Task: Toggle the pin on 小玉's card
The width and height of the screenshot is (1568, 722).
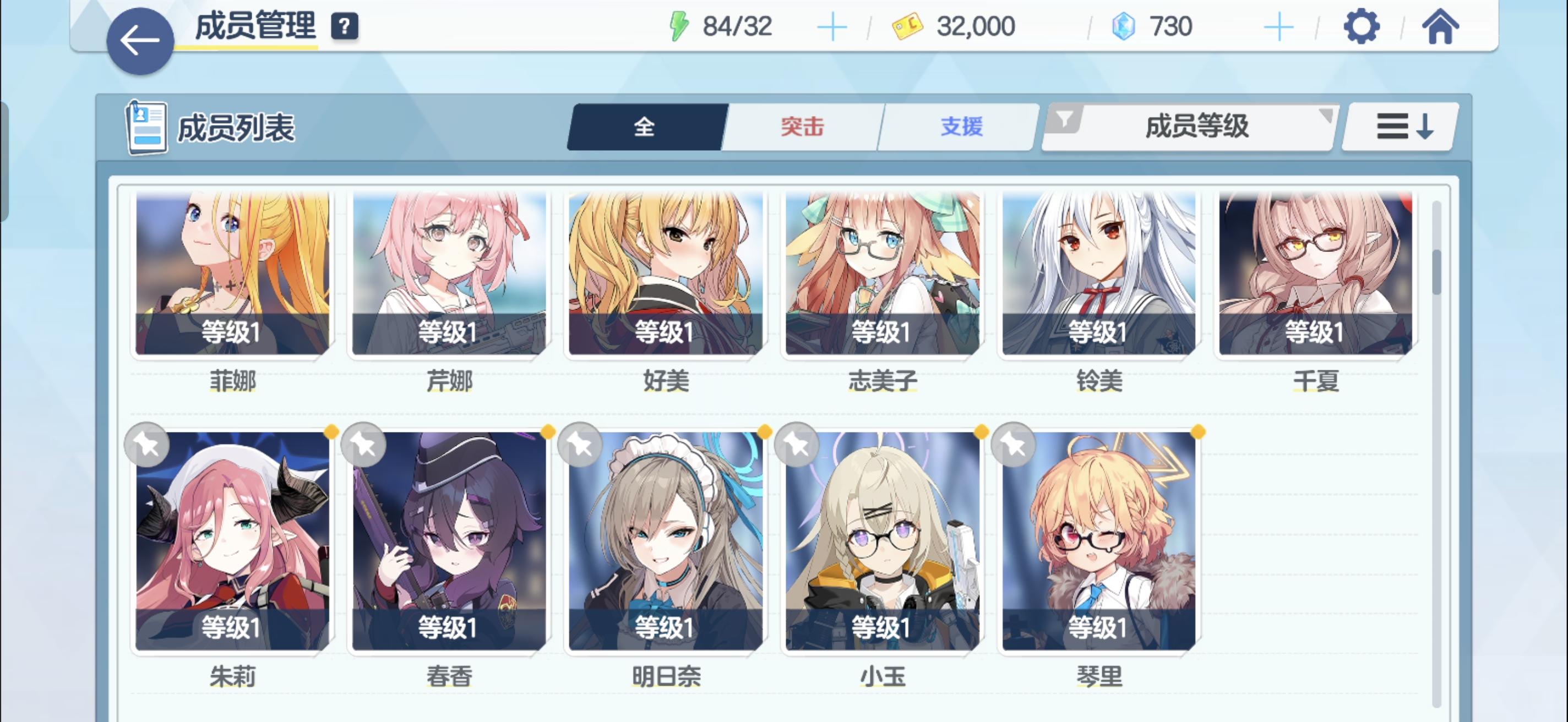Action: click(x=797, y=444)
